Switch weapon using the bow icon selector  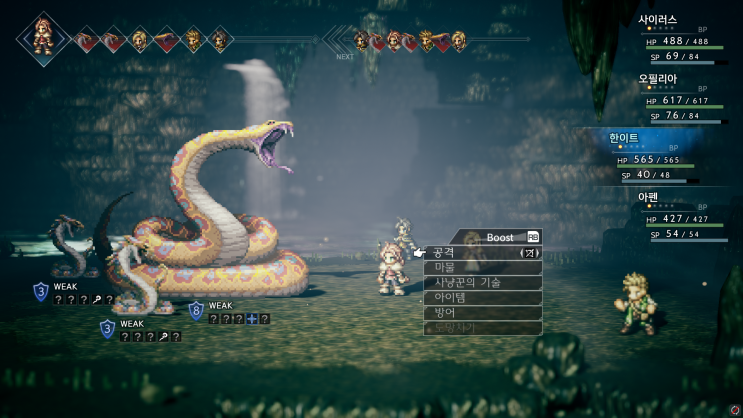[528, 253]
